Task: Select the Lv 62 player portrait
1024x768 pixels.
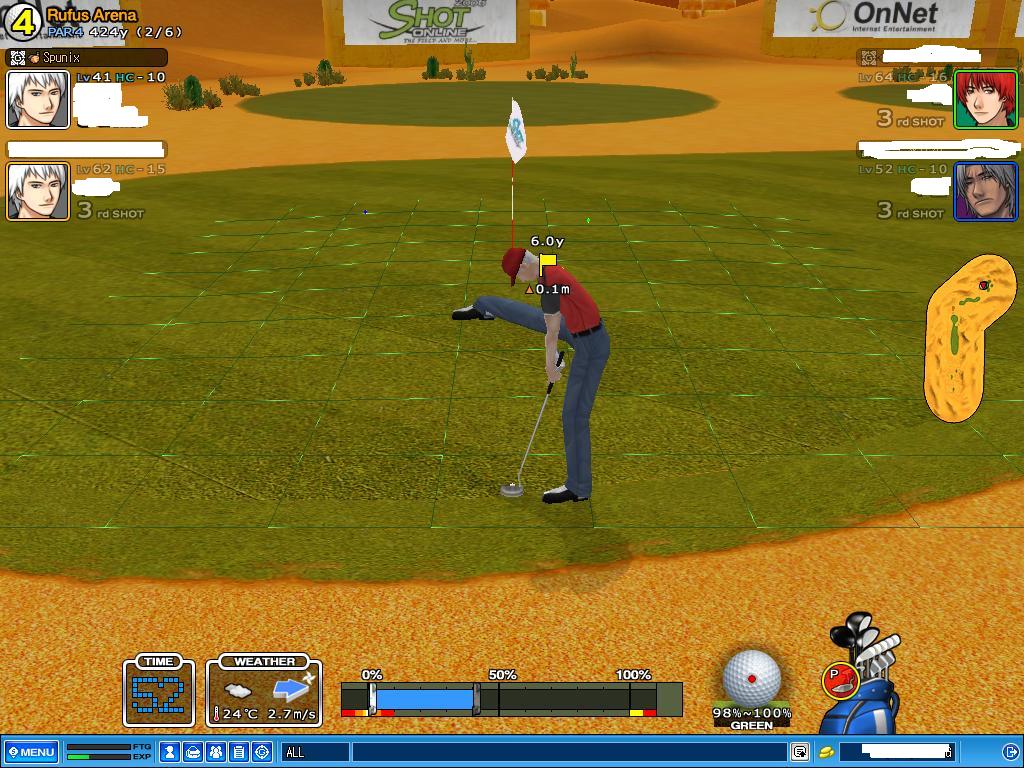Action: click(38, 191)
